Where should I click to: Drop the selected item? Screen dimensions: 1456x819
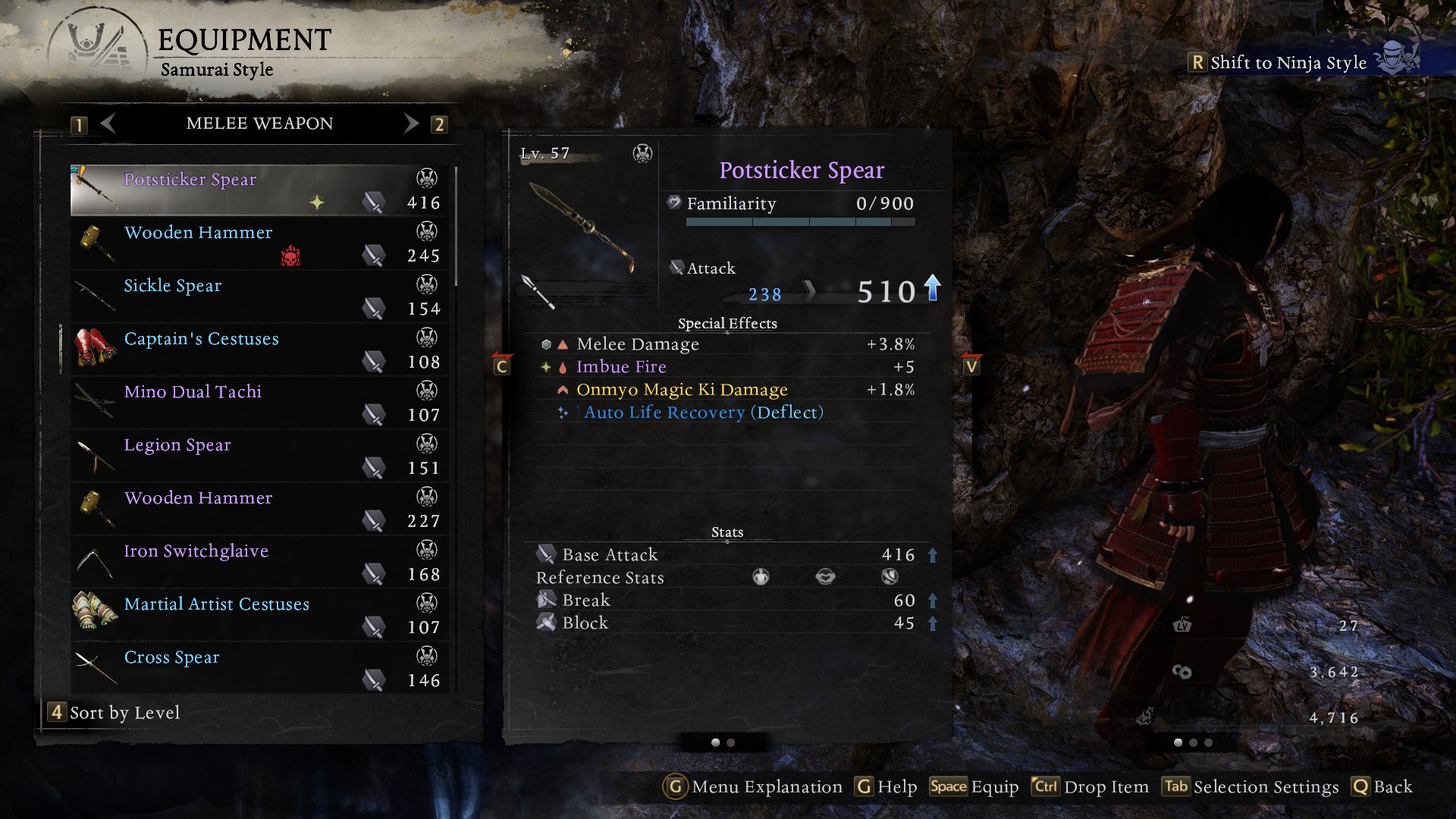[1090, 787]
